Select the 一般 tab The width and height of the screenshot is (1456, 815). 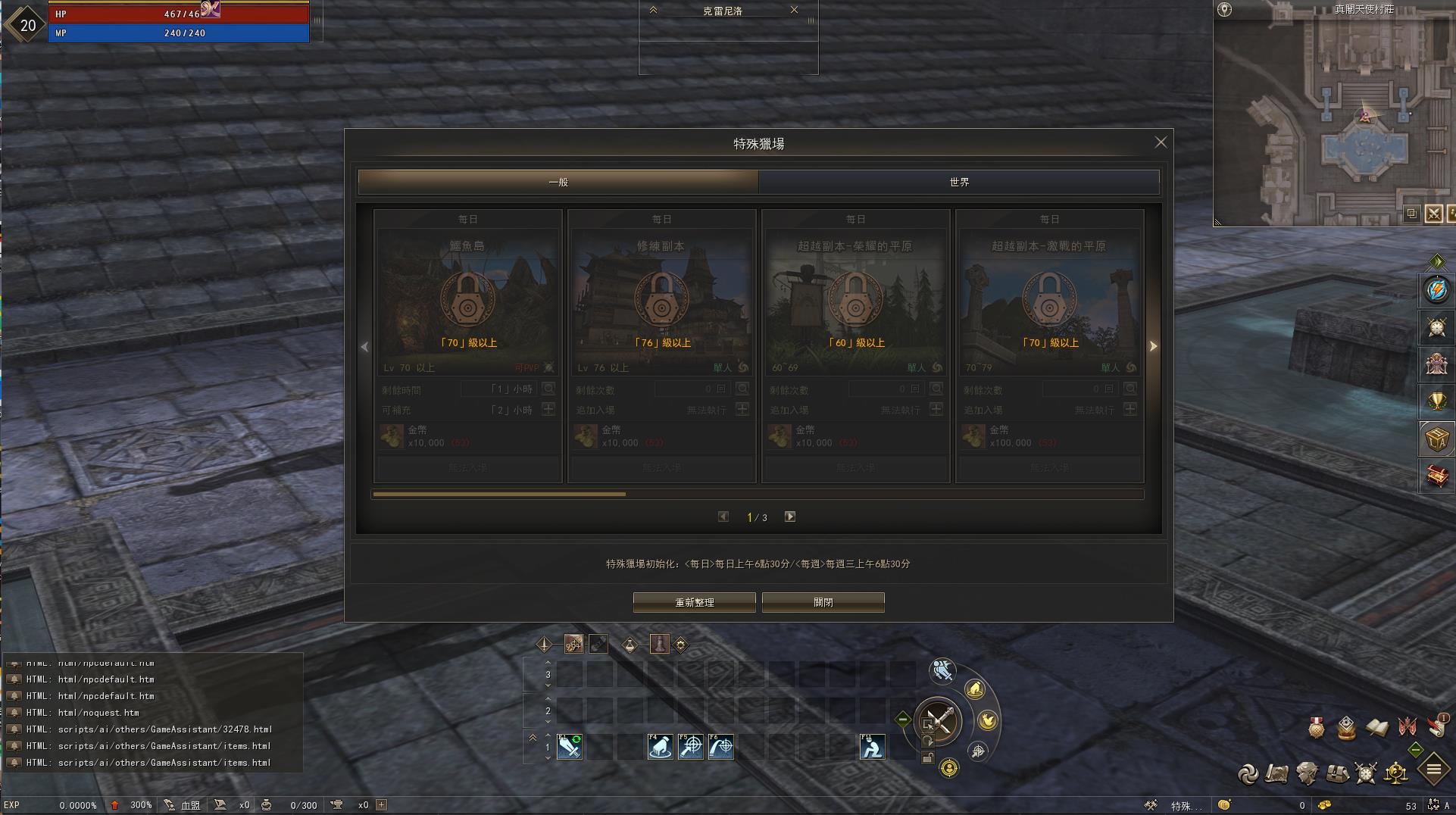click(x=558, y=182)
